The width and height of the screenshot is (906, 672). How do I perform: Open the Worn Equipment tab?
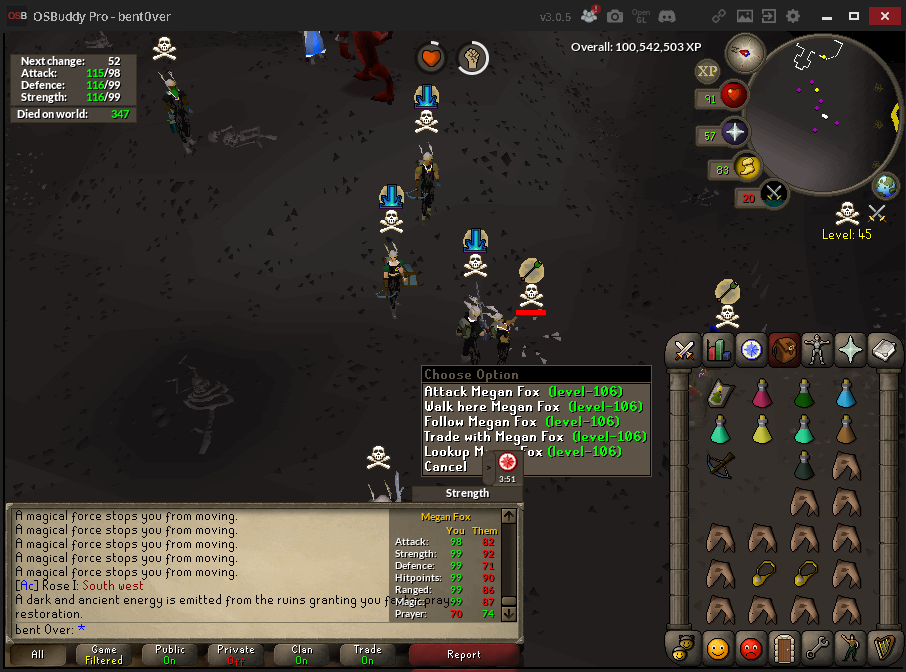[818, 349]
